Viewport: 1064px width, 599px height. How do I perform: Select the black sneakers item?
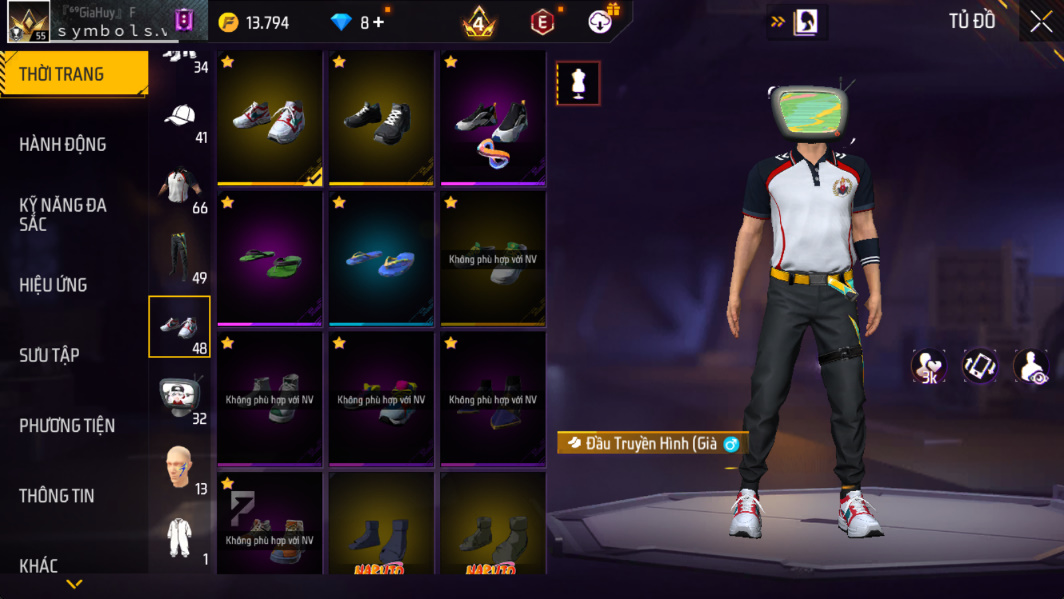click(x=381, y=118)
